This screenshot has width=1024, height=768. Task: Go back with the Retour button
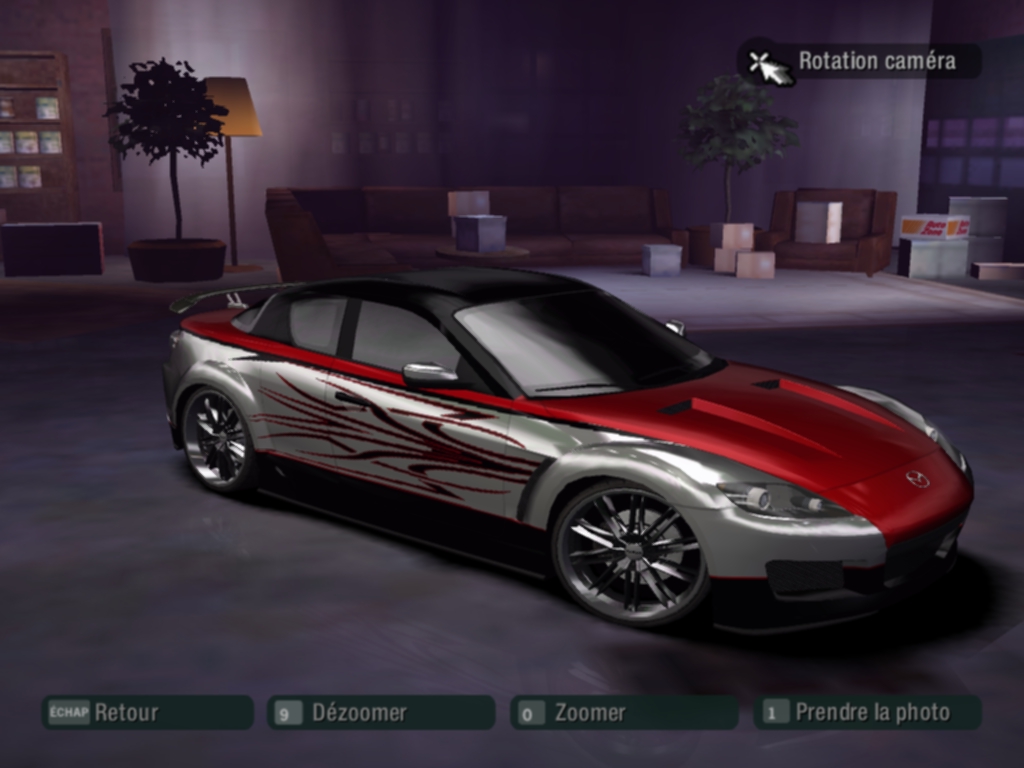(x=146, y=712)
